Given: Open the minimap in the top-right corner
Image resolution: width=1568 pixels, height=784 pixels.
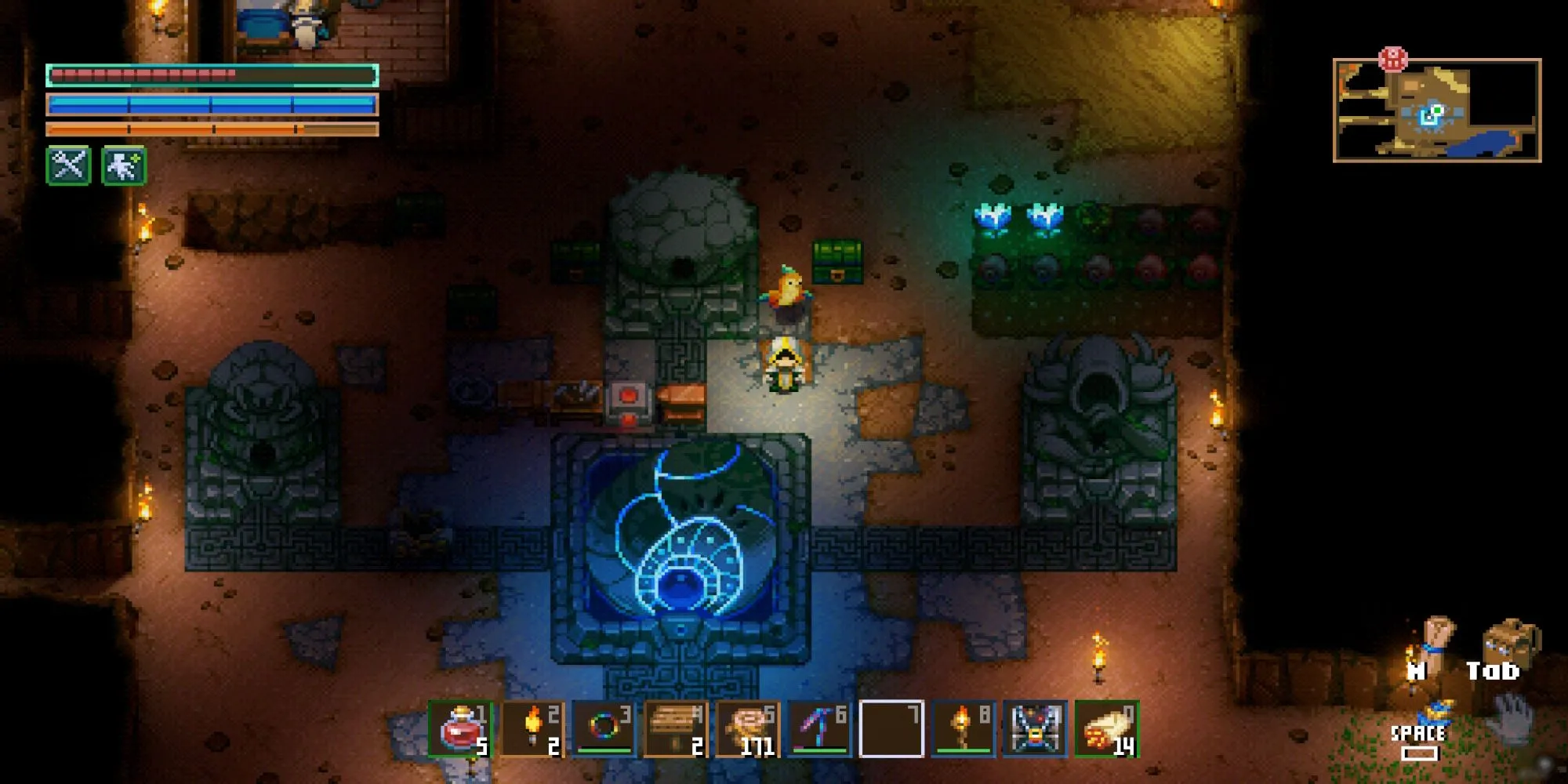Looking at the screenshot, I should pos(1437,111).
